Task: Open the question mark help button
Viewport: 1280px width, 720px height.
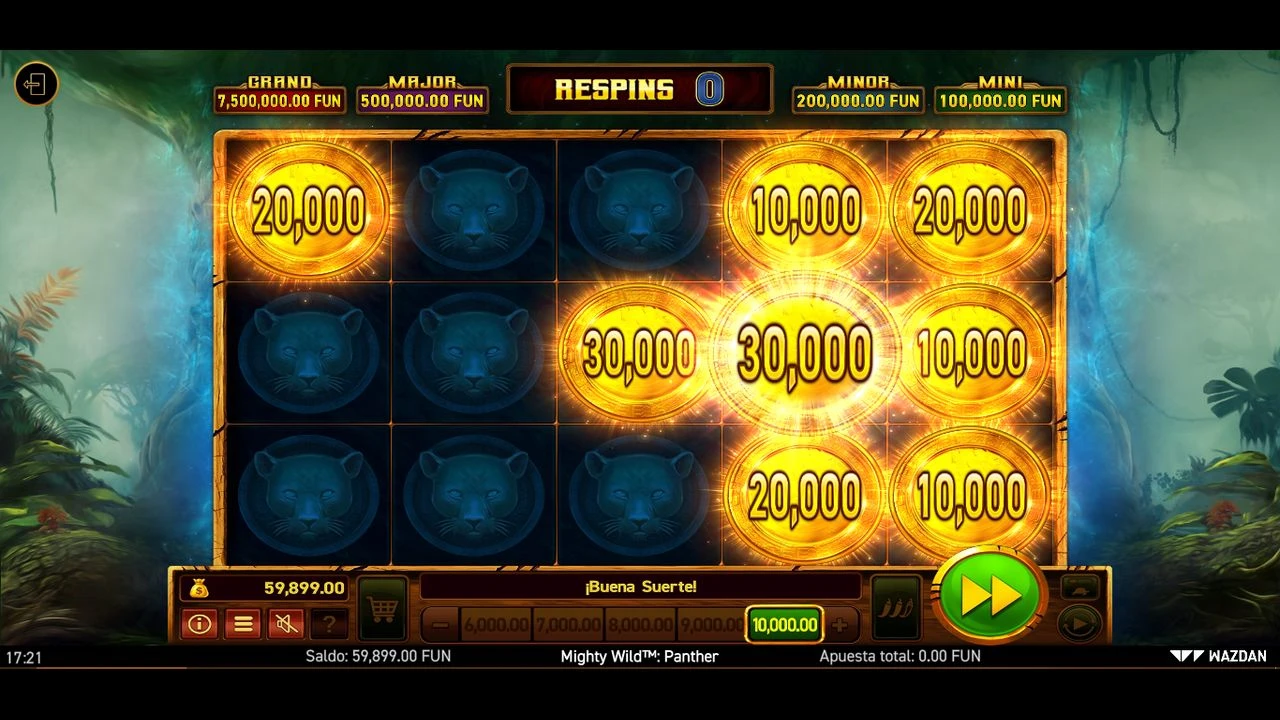Action: coord(328,624)
